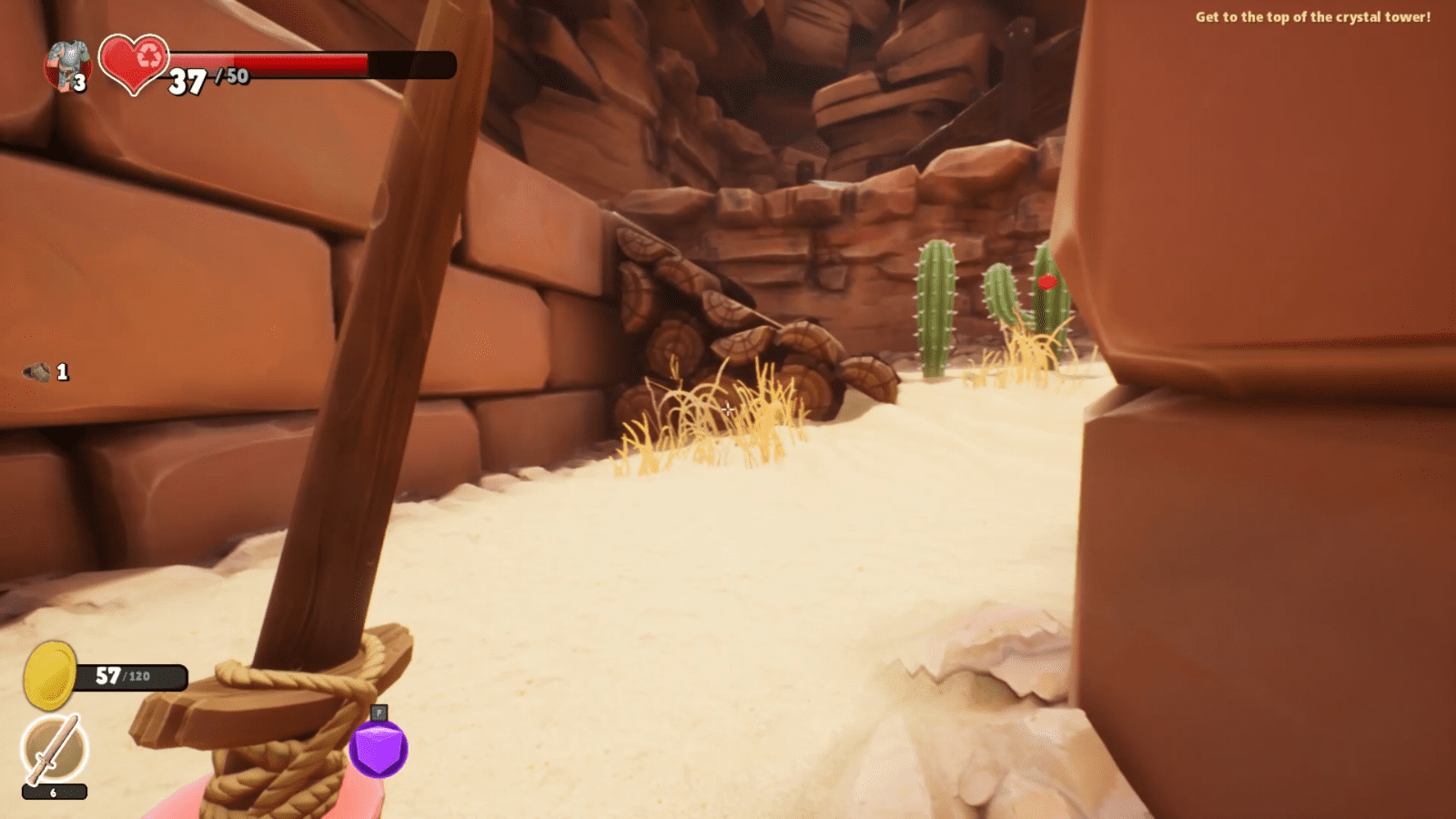Click the stone pickup icon showing 1
Screen dimensions: 1456x819
[36, 371]
